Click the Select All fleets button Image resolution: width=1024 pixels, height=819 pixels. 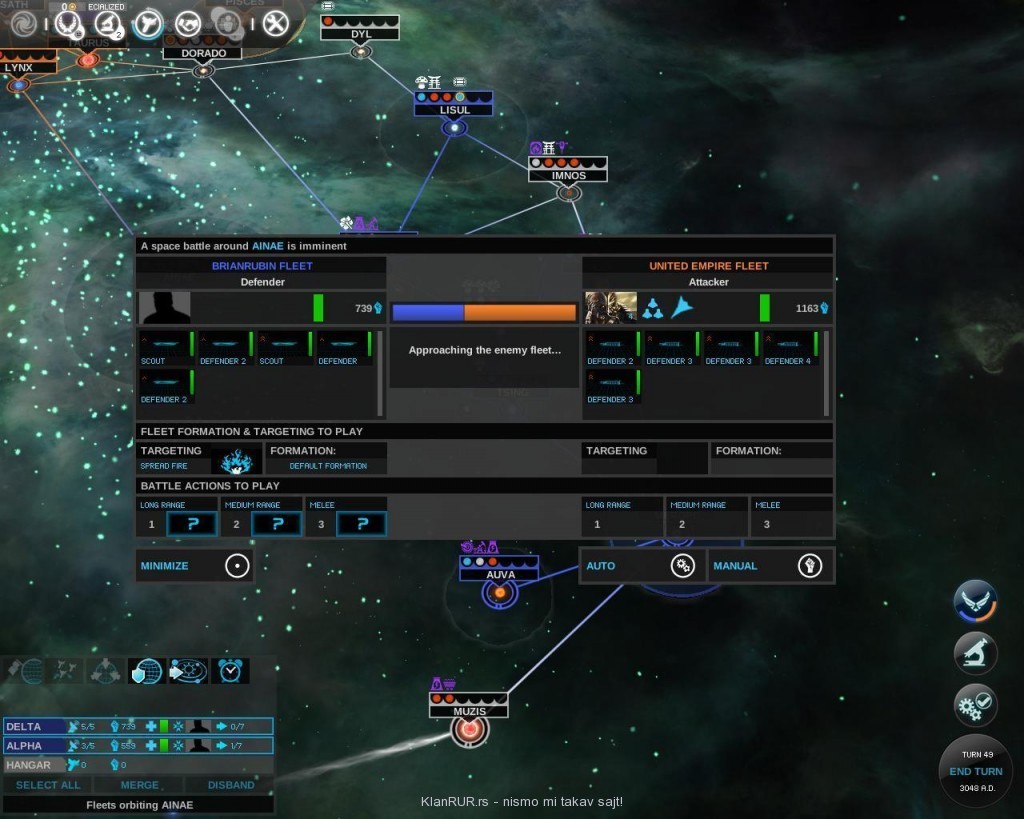tap(48, 785)
